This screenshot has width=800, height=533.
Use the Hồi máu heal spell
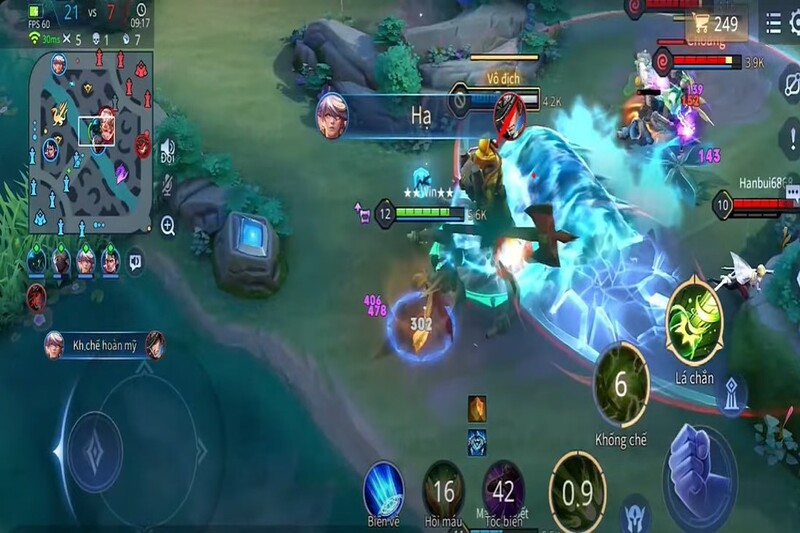pos(445,490)
